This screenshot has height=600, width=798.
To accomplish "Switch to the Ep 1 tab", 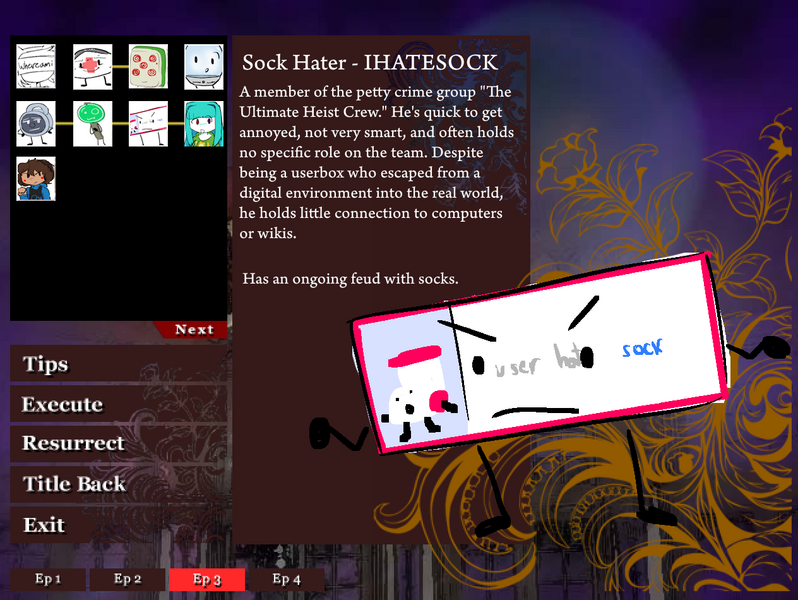I will (x=48, y=579).
